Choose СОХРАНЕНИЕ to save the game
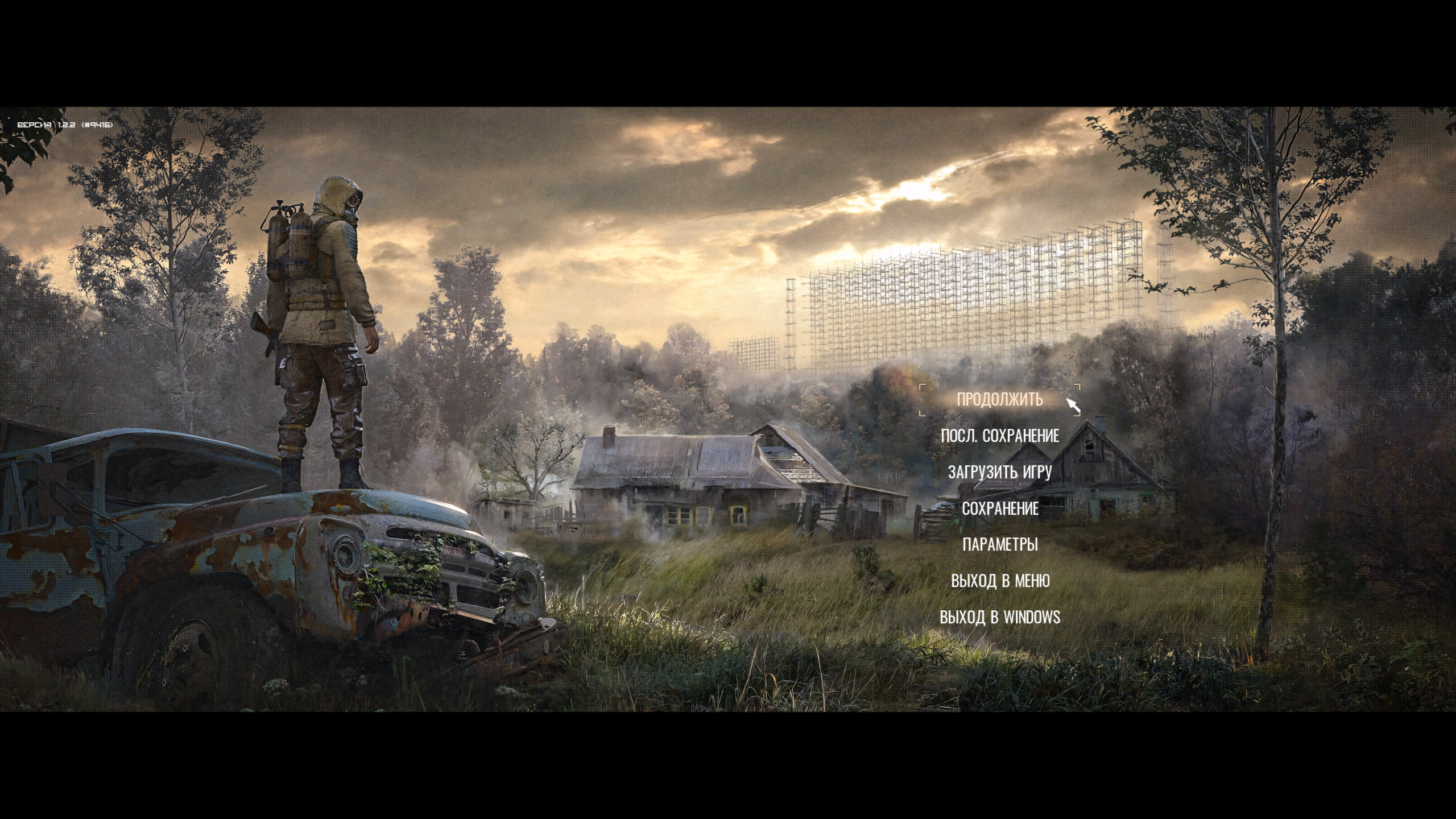Screen dimensions: 1456x819 point(999,508)
